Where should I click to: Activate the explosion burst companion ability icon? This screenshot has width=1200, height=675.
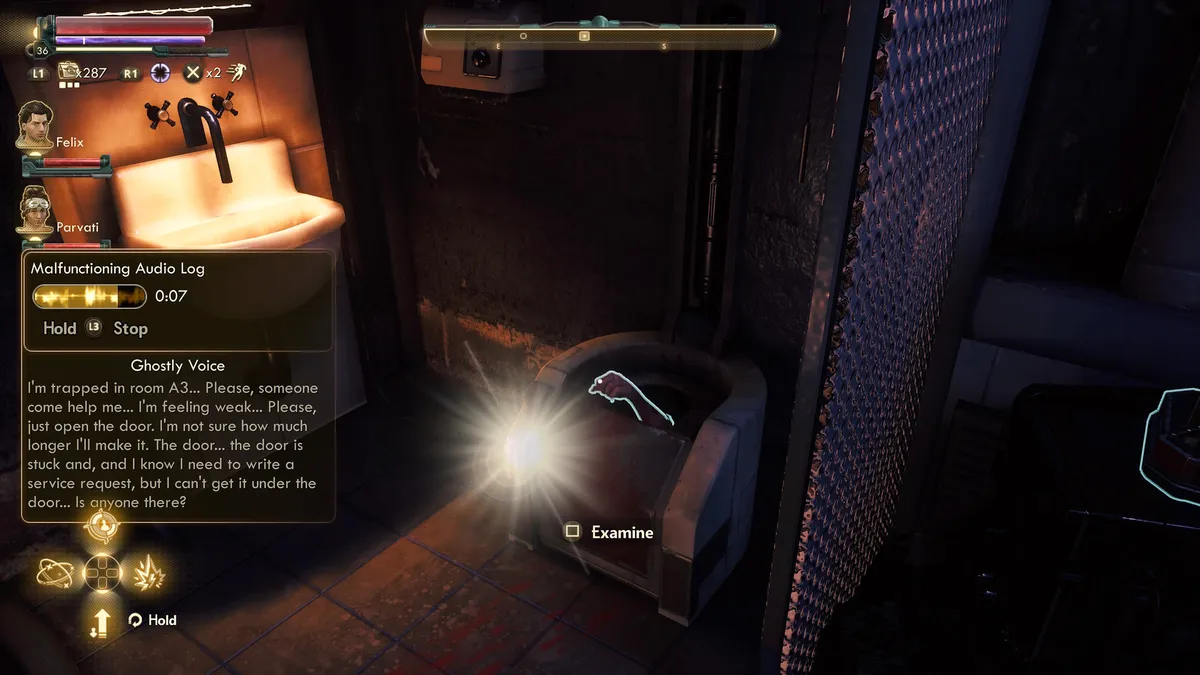click(x=149, y=572)
